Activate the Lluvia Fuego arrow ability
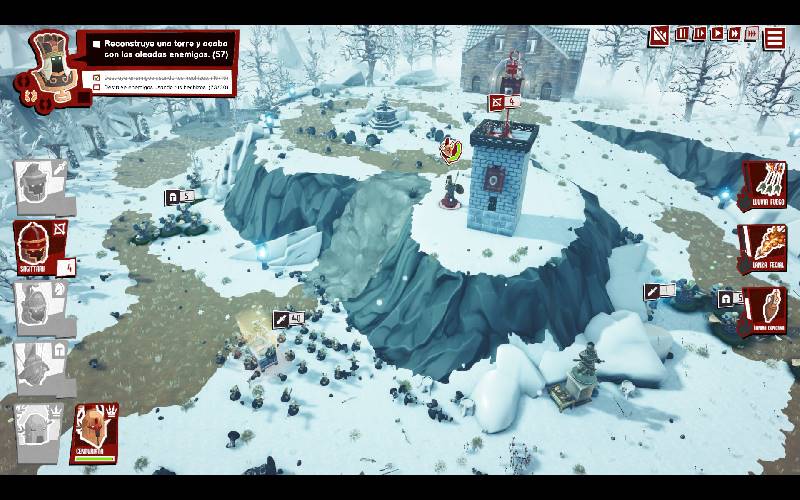The image size is (800, 500). tap(765, 185)
